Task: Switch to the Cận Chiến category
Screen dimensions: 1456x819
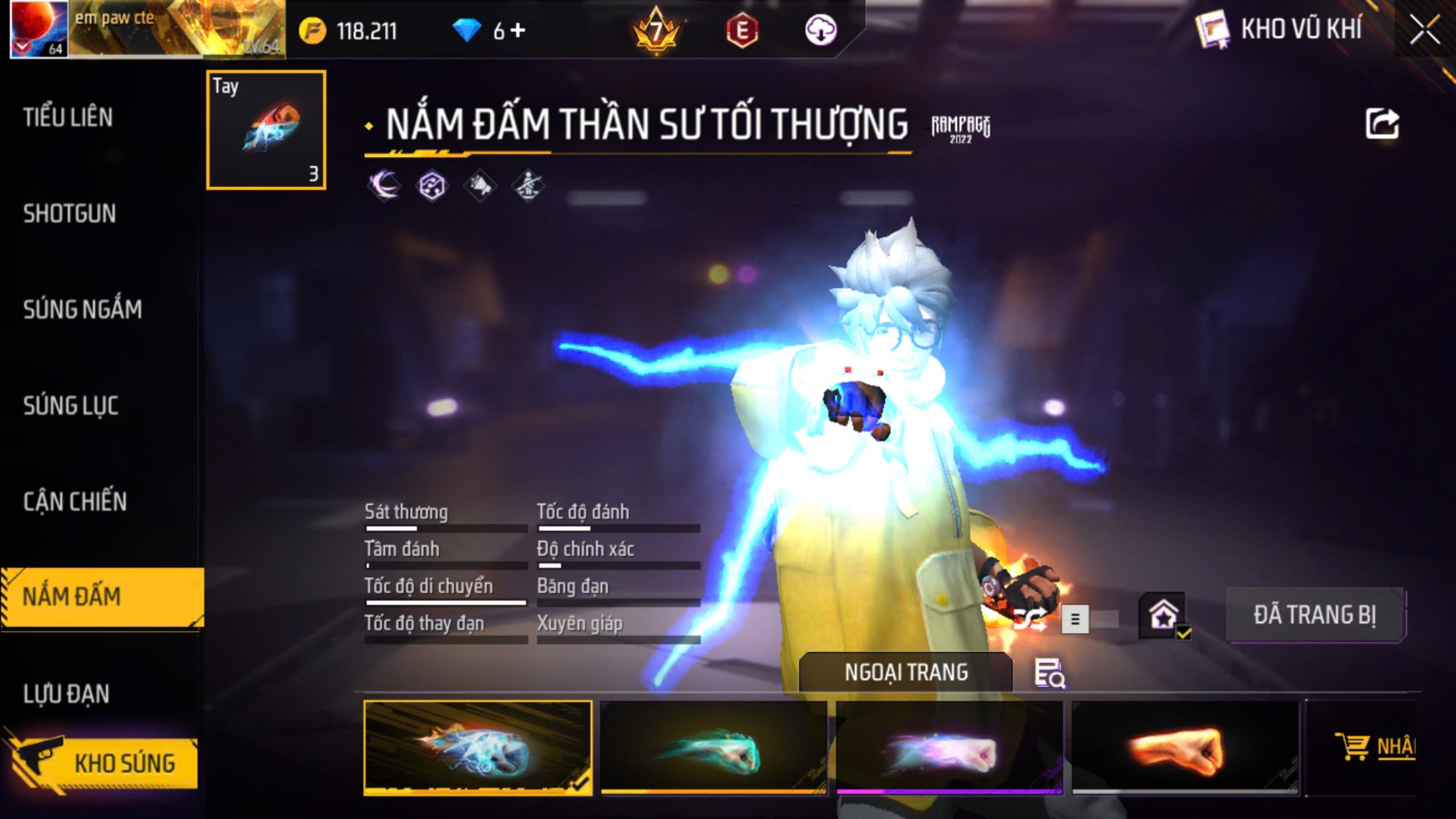Action: (75, 502)
